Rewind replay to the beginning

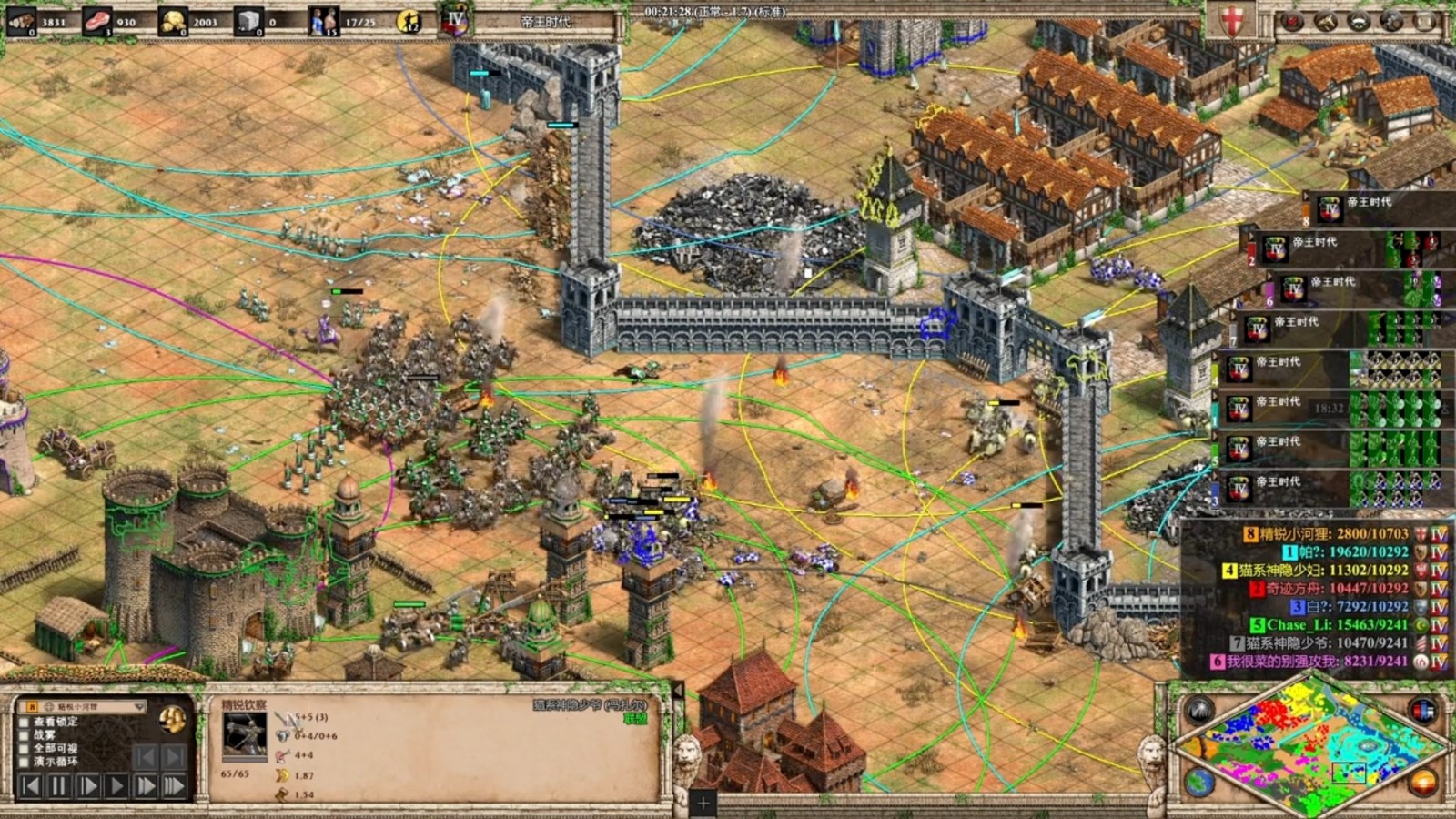pos(30,785)
